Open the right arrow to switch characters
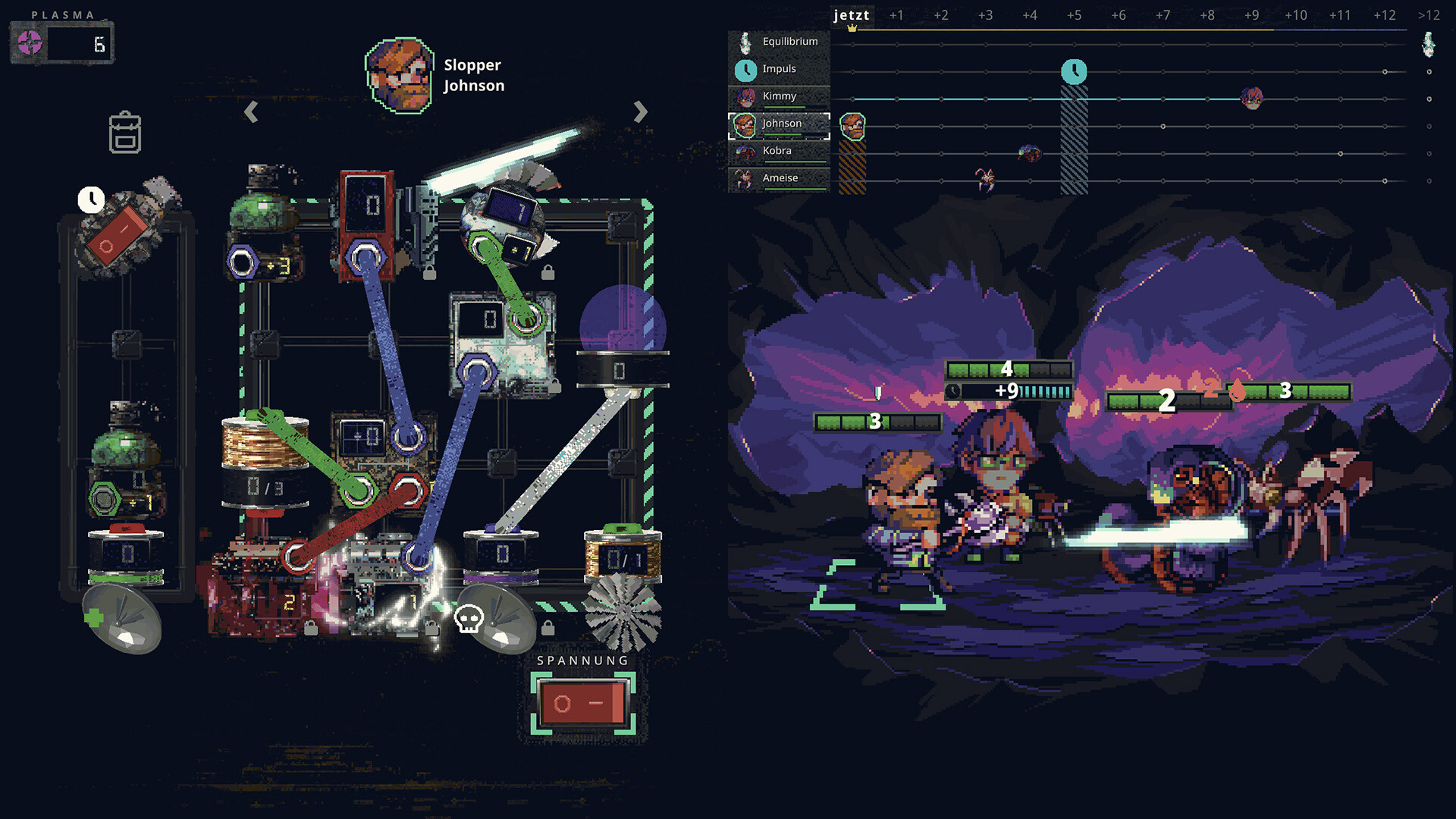1456x819 pixels. point(641,112)
